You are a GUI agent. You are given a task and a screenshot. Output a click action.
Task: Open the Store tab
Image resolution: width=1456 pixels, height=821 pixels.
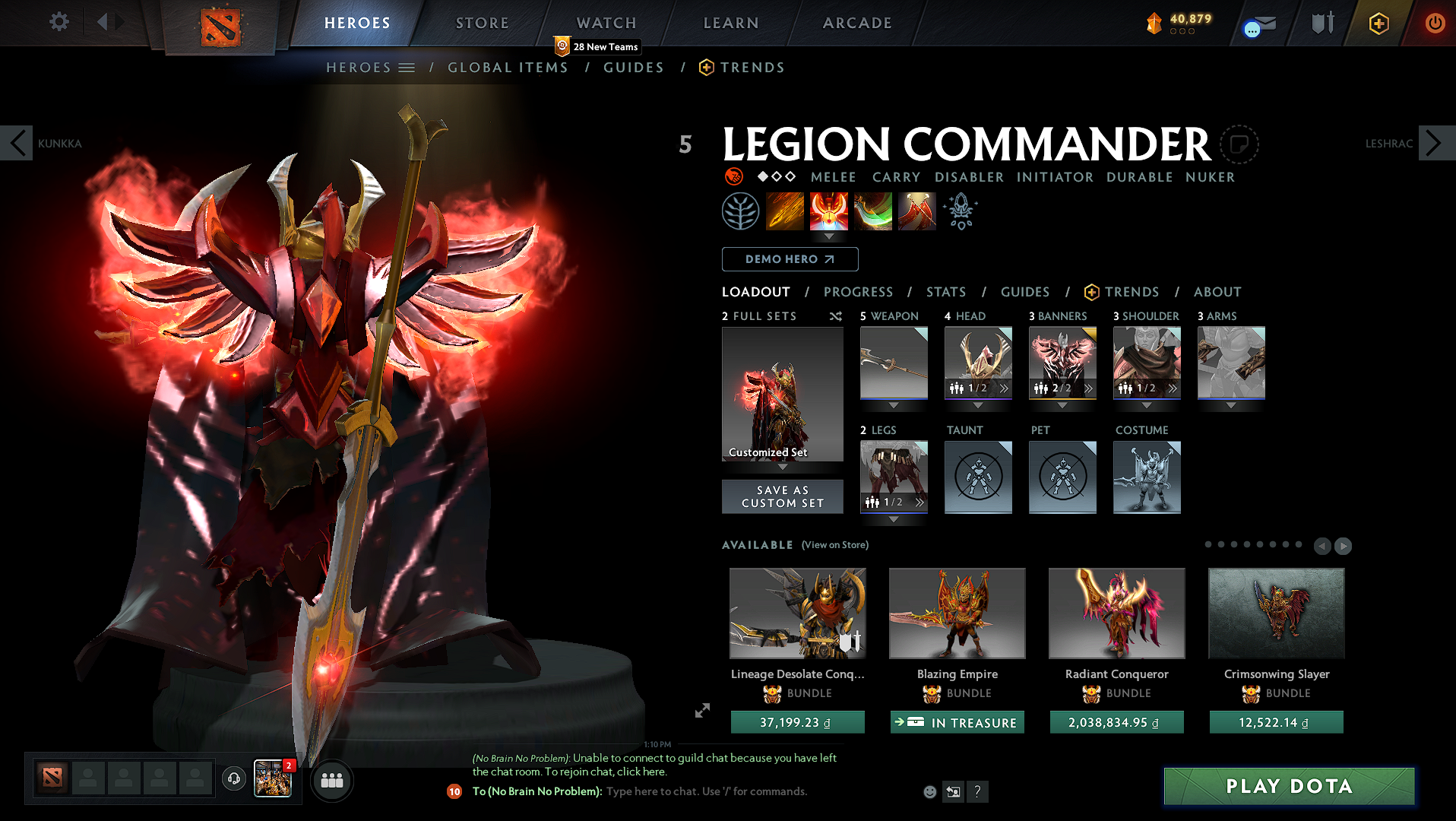tap(482, 23)
